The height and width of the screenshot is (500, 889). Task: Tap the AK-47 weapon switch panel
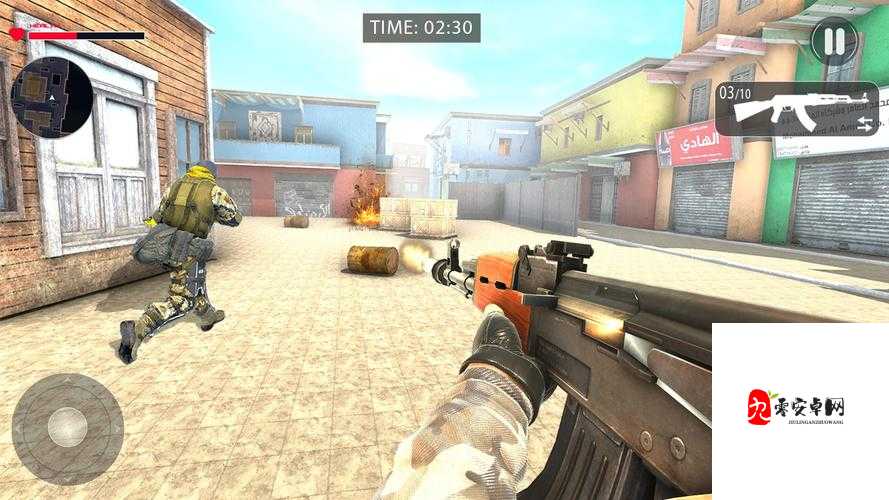(797, 109)
